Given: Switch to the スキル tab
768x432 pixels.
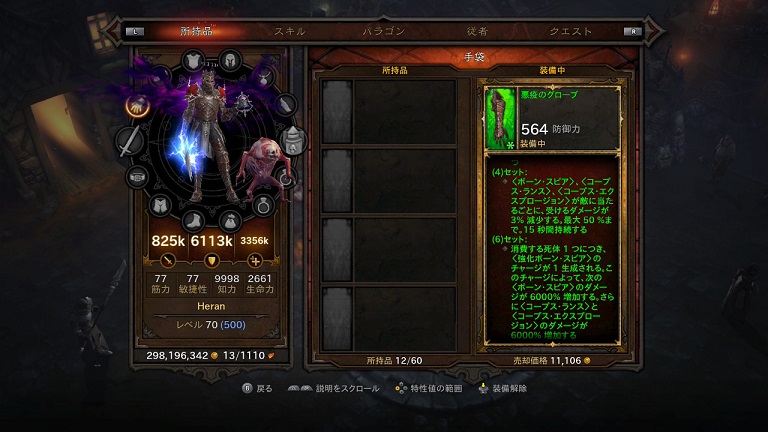Looking at the screenshot, I should [290, 31].
